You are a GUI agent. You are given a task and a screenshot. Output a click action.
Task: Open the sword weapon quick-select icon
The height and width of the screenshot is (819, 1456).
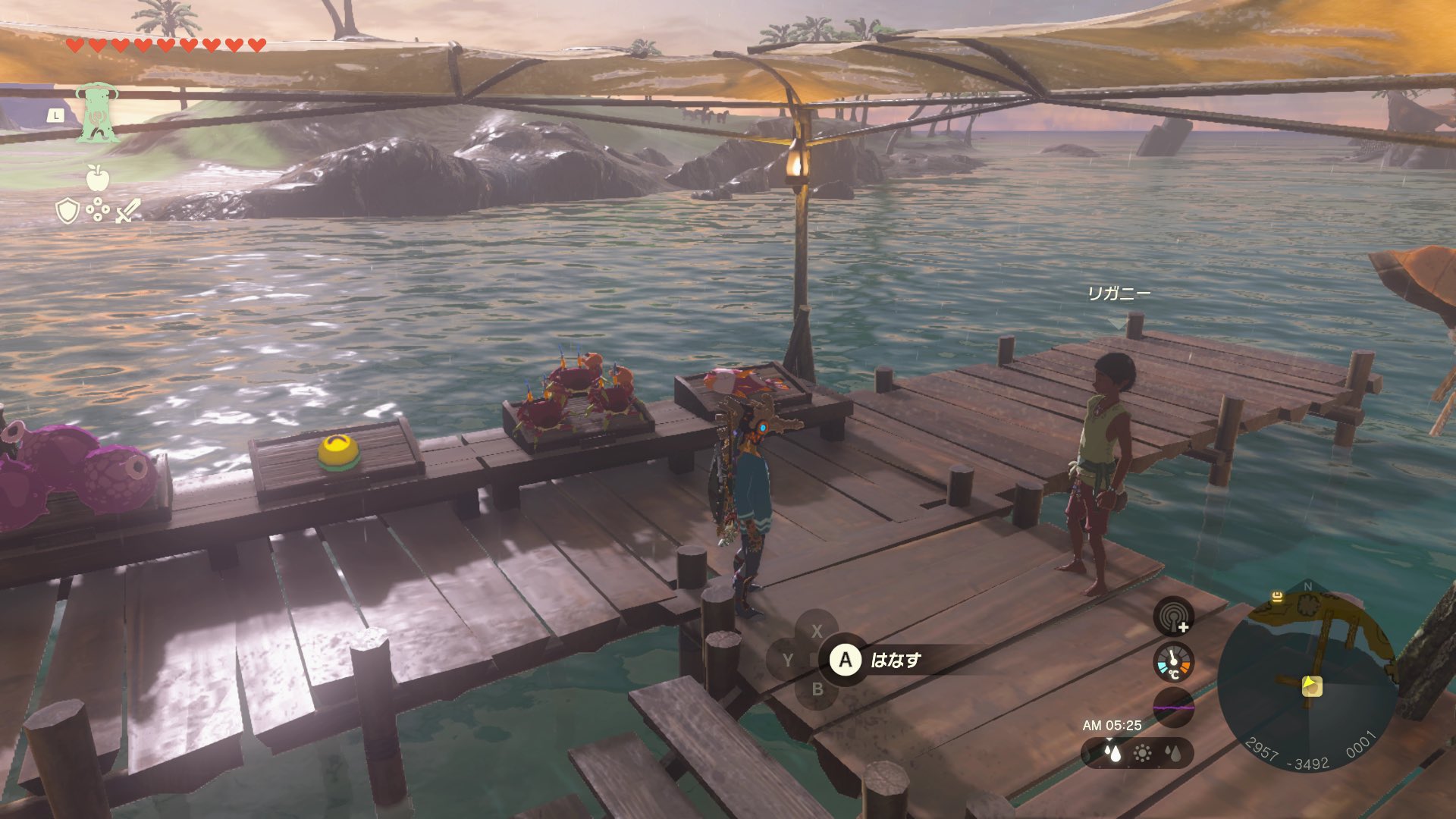[128, 211]
